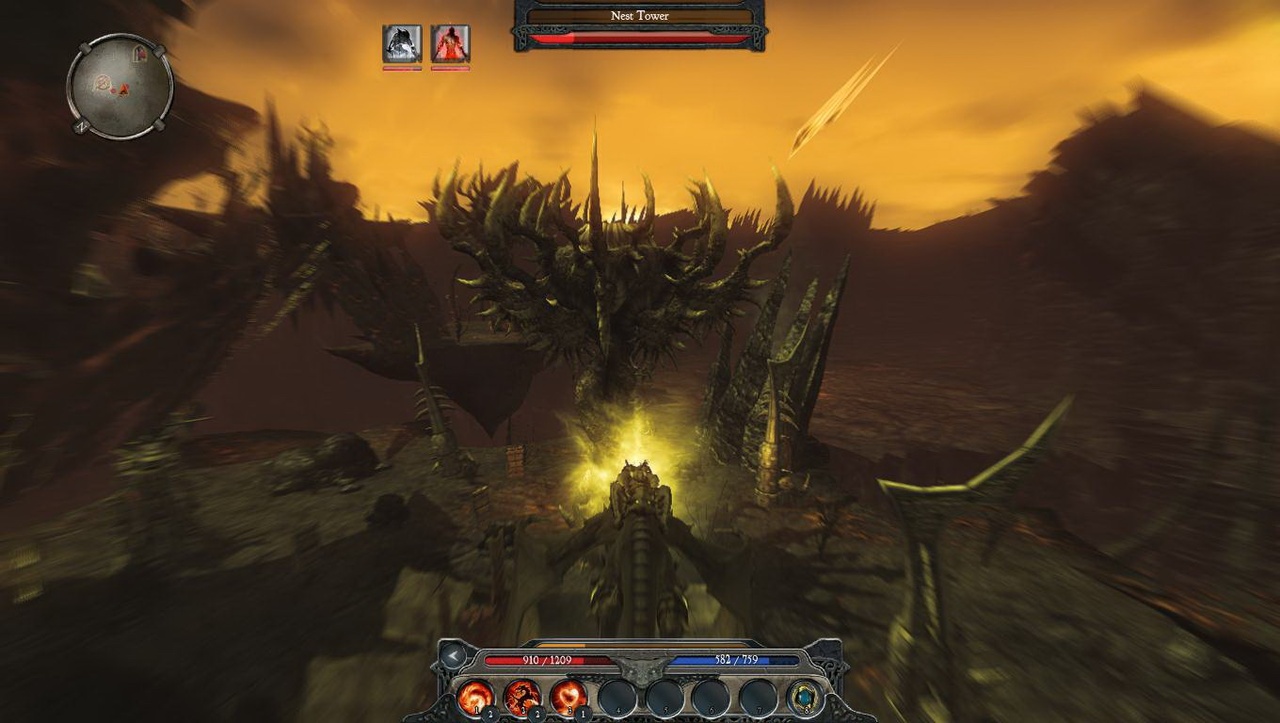The width and height of the screenshot is (1280, 723).
Task: Click empty hotbar slot 5
Action: click(x=664, y=697)
